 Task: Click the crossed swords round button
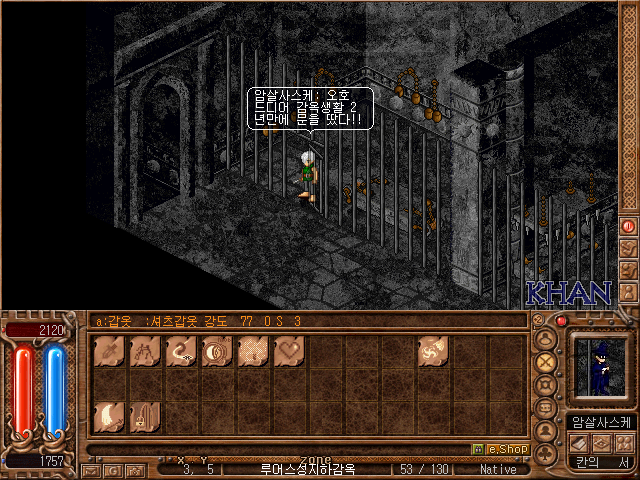point(546,360)
